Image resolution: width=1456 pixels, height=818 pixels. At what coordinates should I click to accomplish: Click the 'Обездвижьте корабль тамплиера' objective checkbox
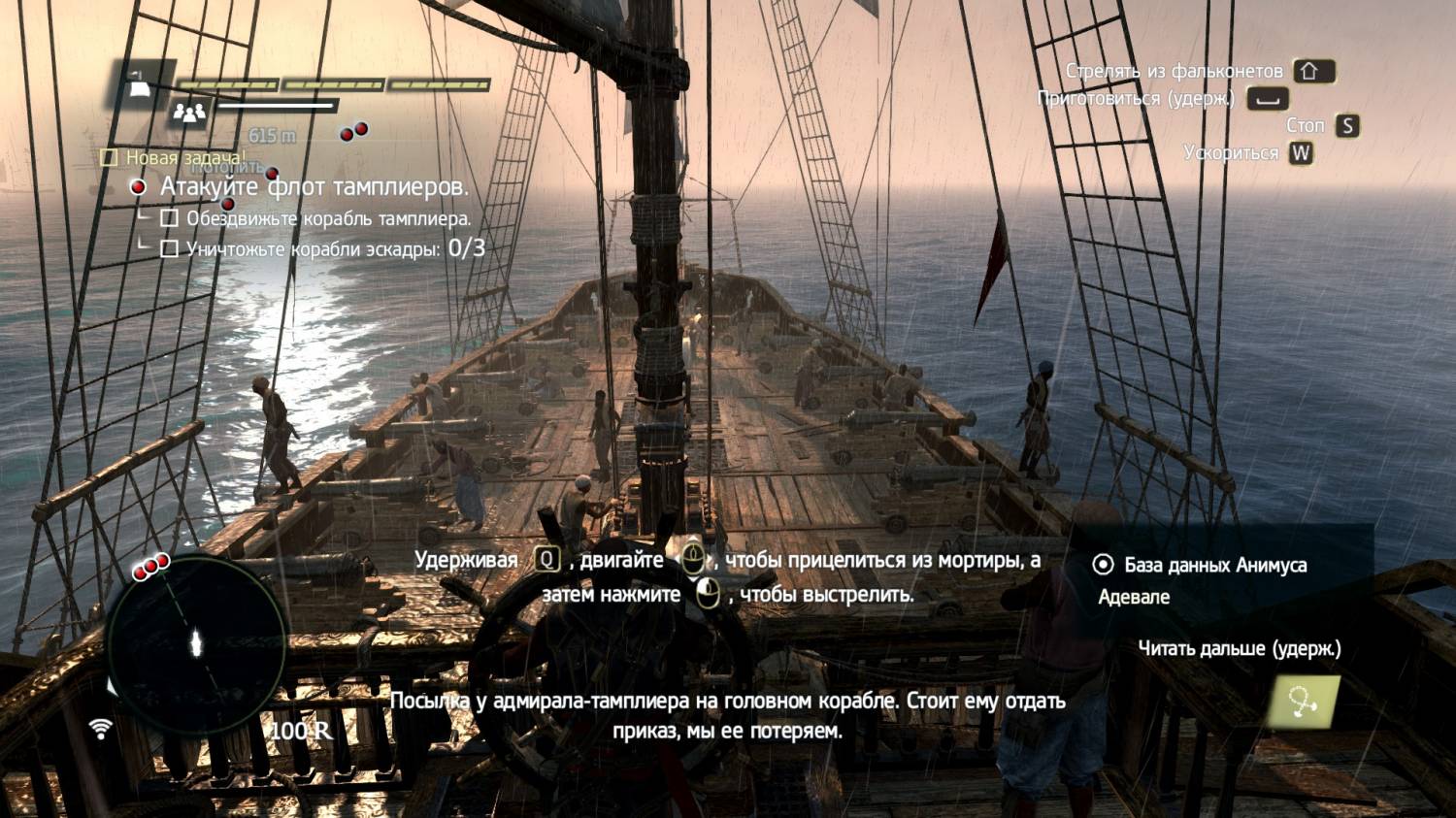[170, 218]
